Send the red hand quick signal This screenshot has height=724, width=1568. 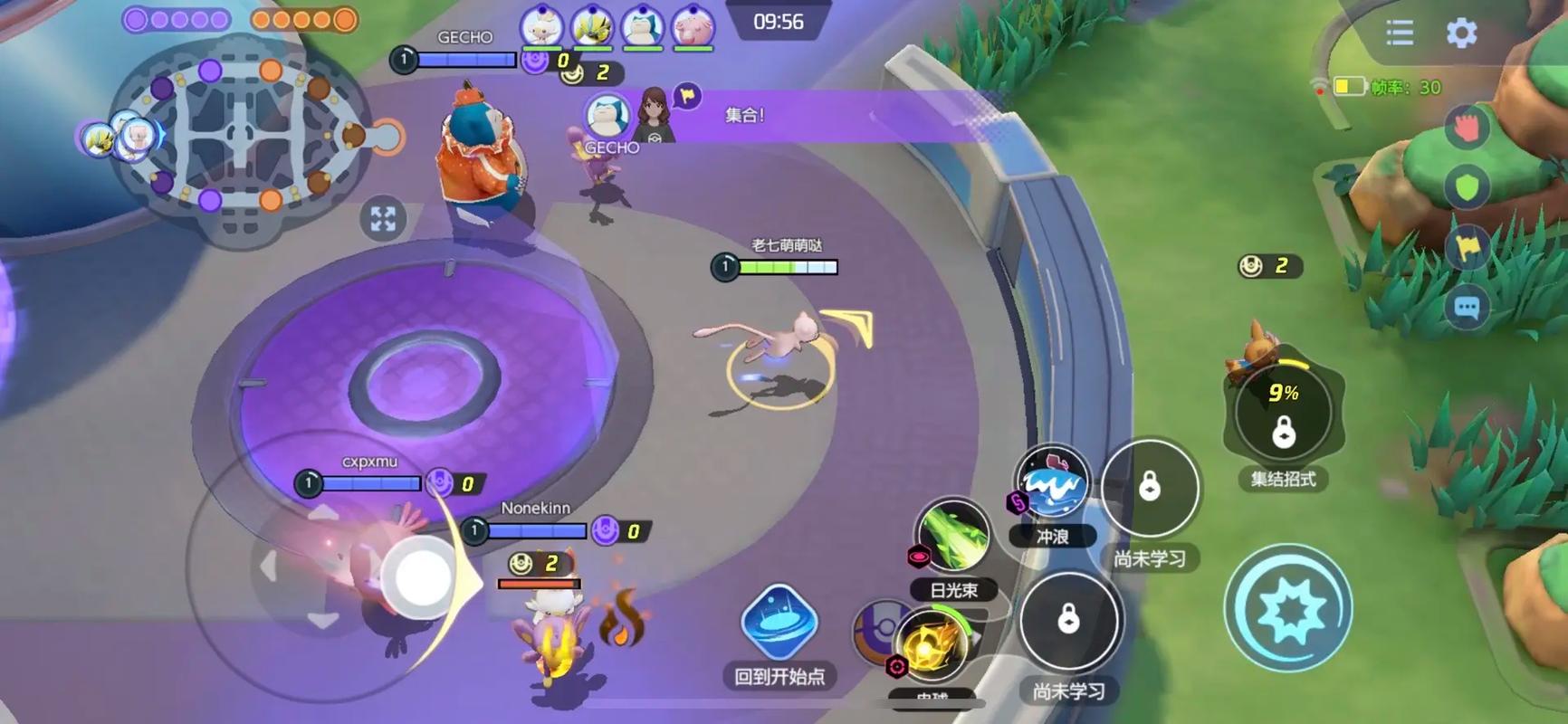(1467, 128)
